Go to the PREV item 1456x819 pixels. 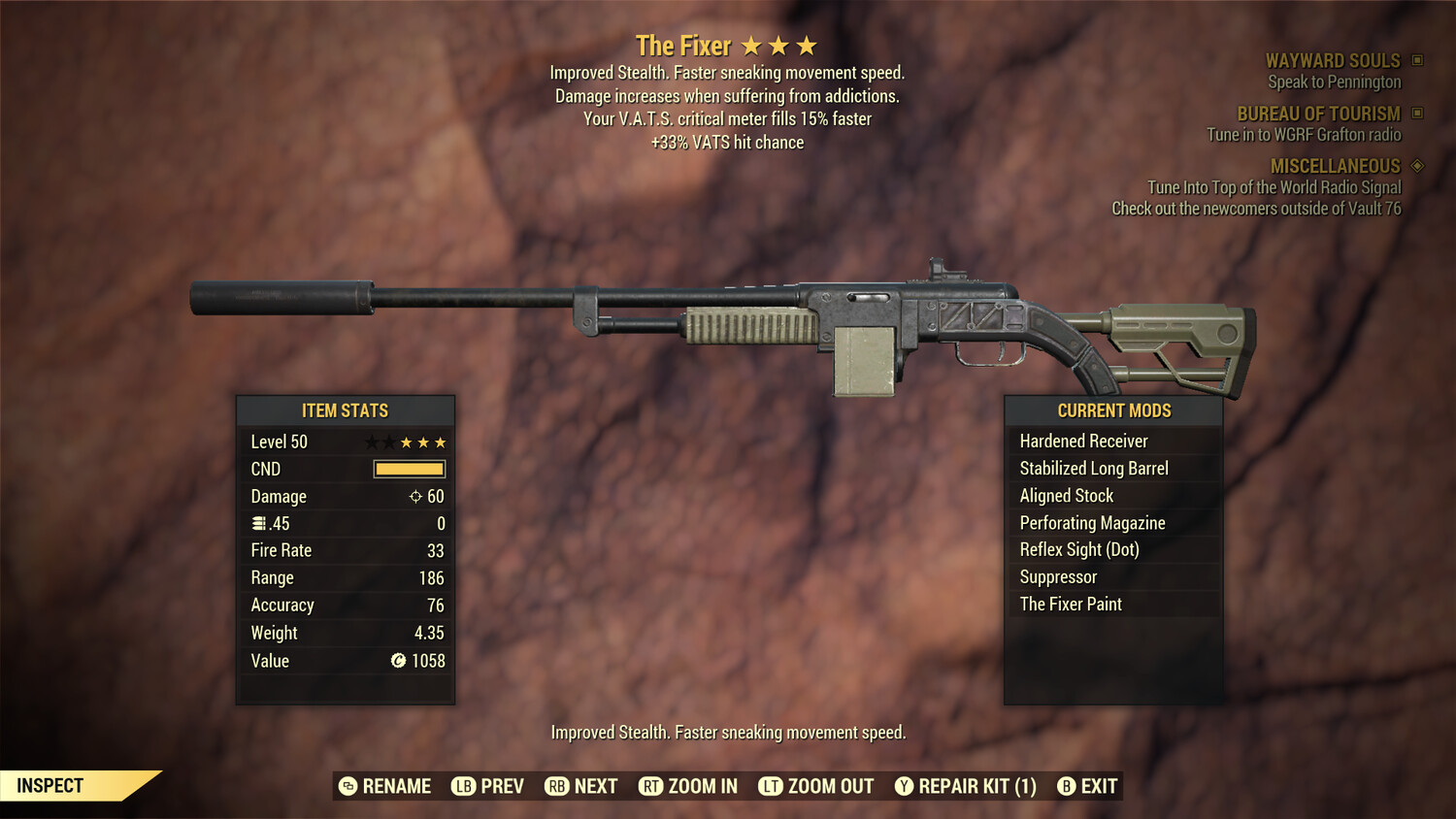pyautogui.click(x=488, y=786)
